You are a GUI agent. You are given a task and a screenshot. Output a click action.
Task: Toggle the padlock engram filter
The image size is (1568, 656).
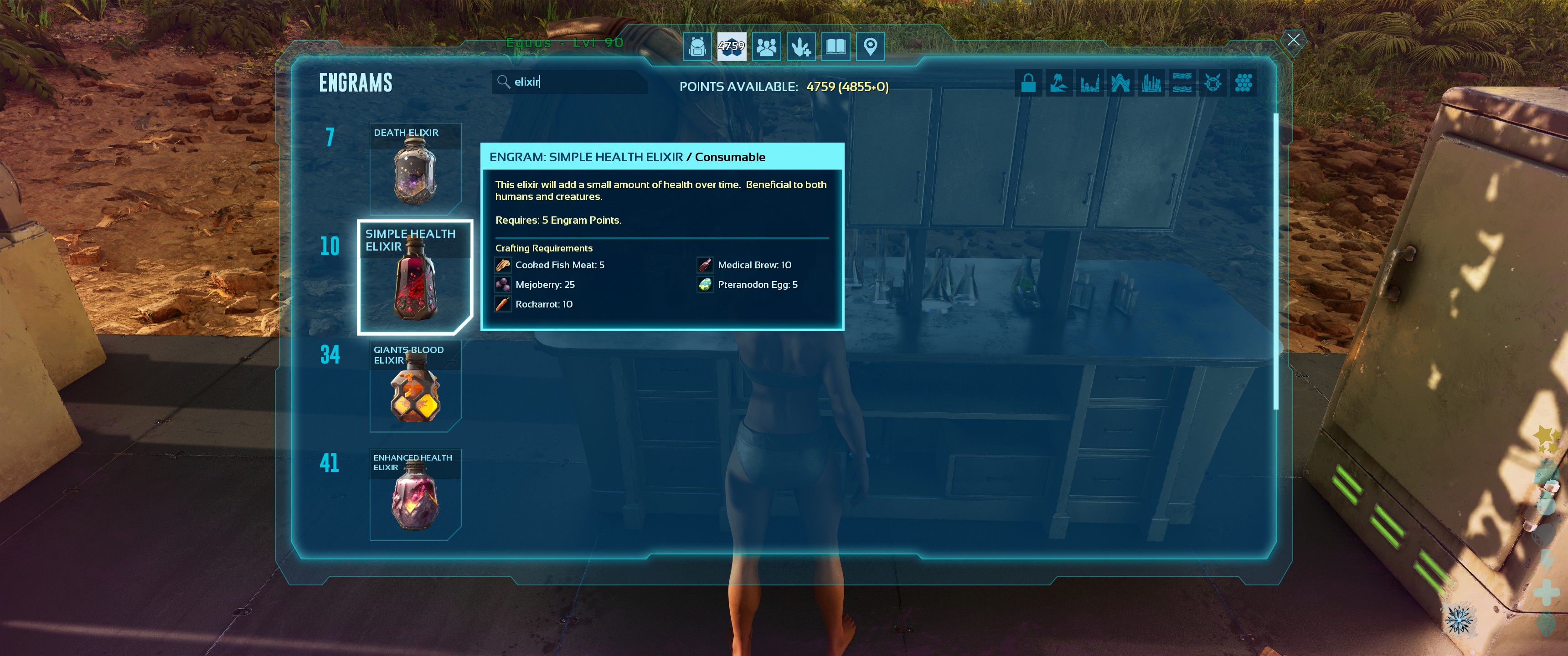(x=1028, y=83)
